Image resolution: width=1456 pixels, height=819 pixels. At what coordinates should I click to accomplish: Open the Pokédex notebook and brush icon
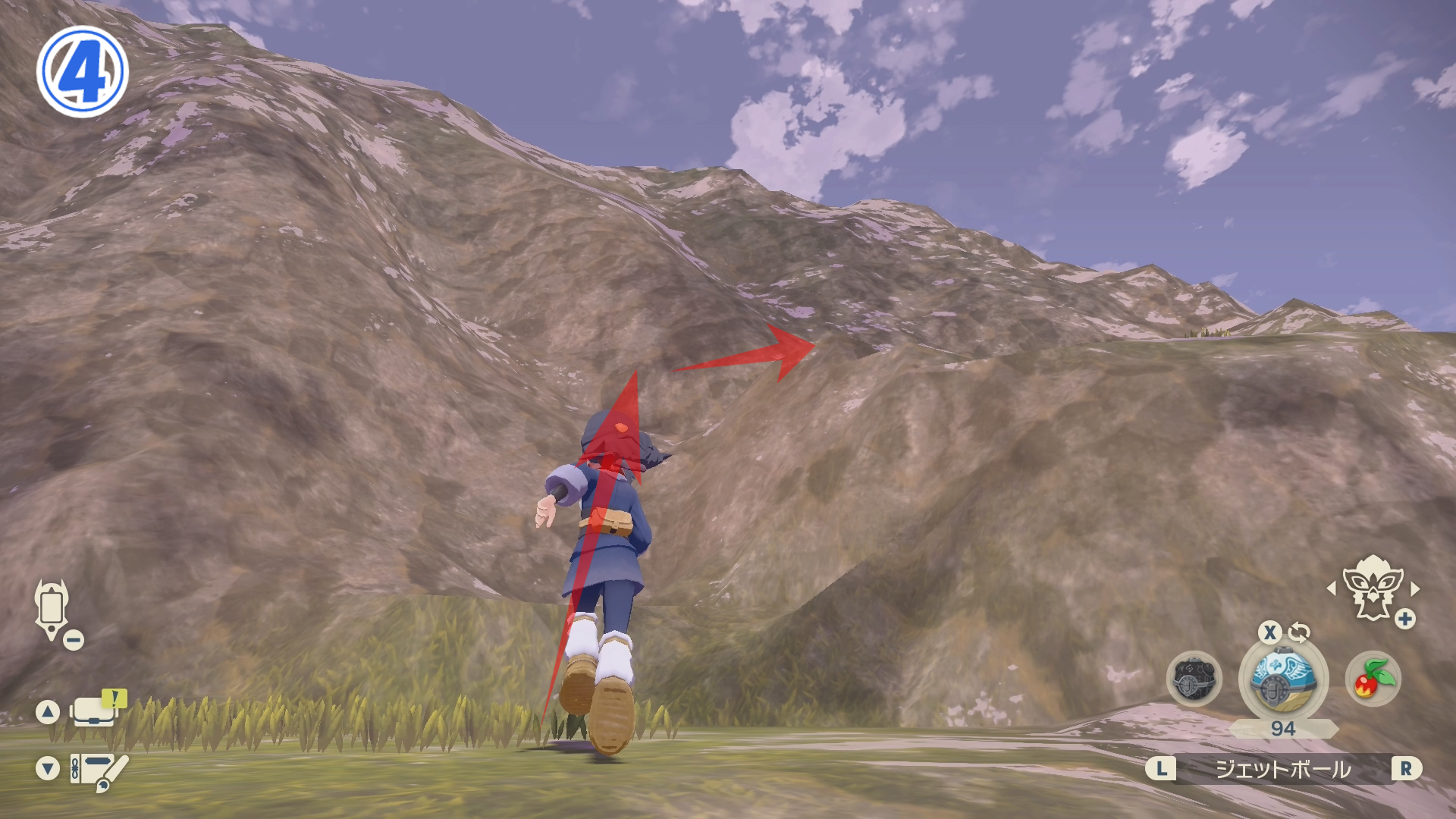click(99, 770)
